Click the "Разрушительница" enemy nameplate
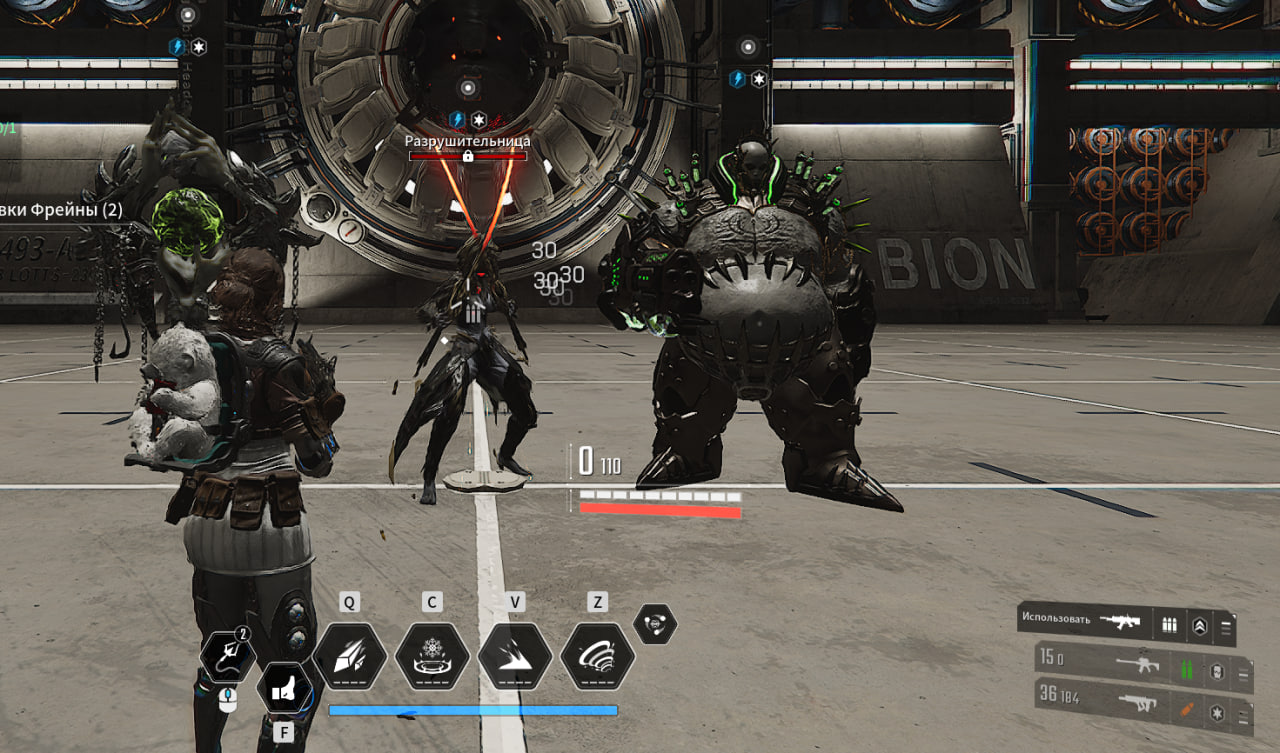 pos(467,142)
